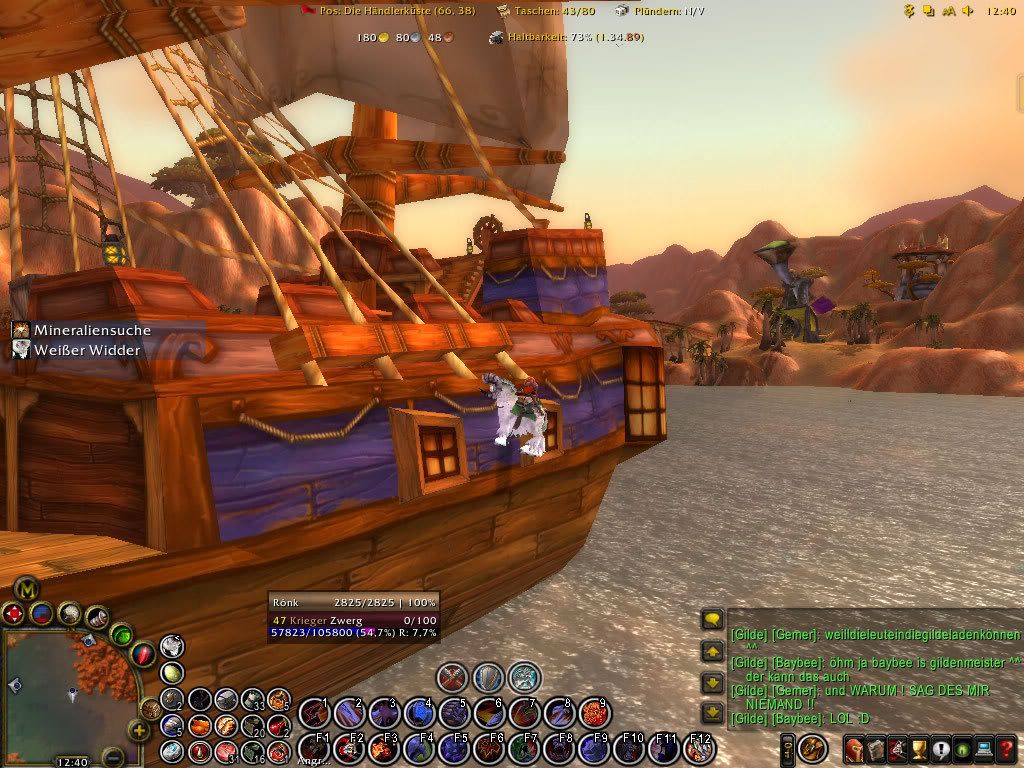
Task: Click the Haltbarkeit durability indicator
Action: 565,37
